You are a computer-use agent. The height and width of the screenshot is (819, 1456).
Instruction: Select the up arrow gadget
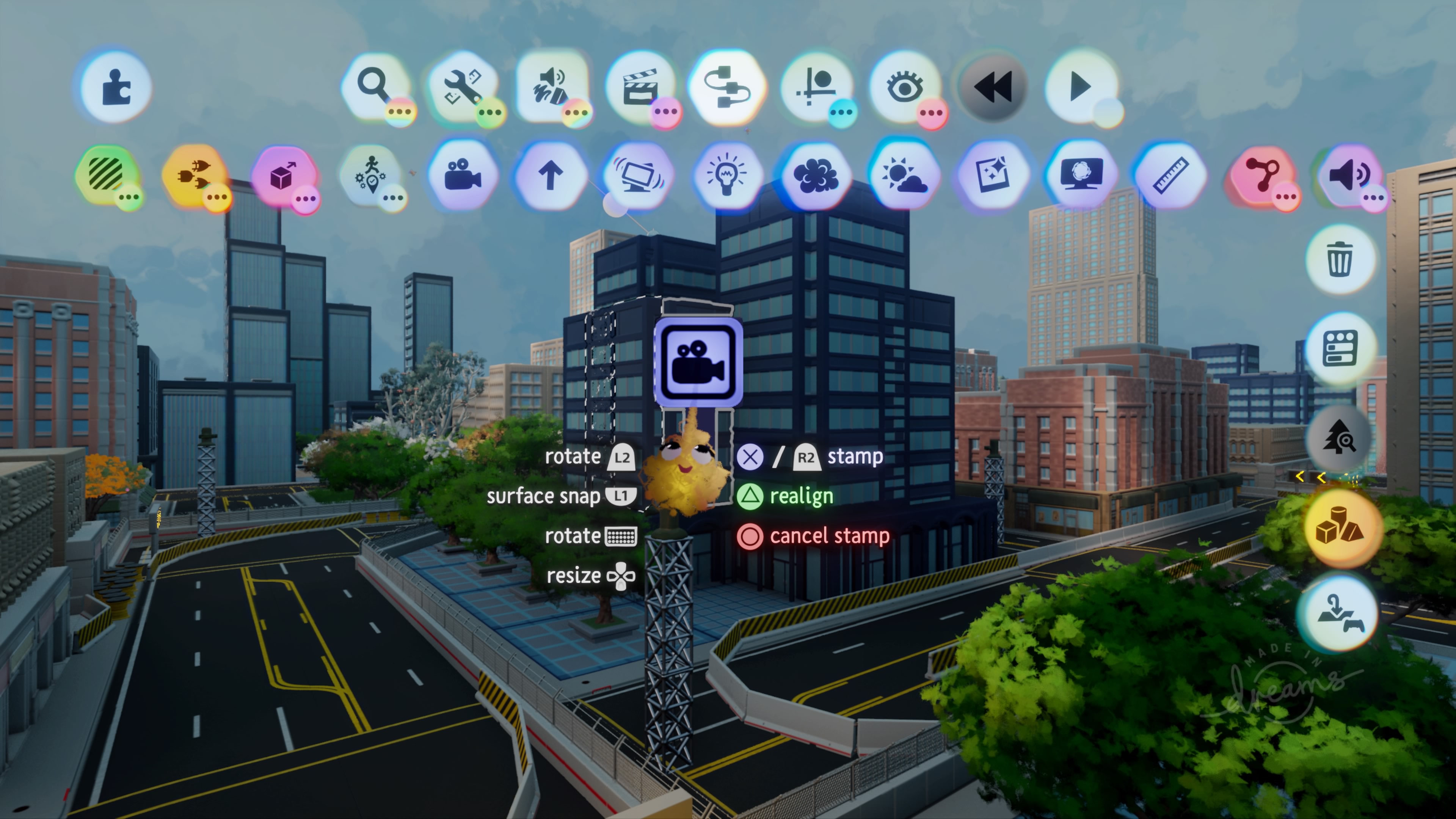[551, 175]
